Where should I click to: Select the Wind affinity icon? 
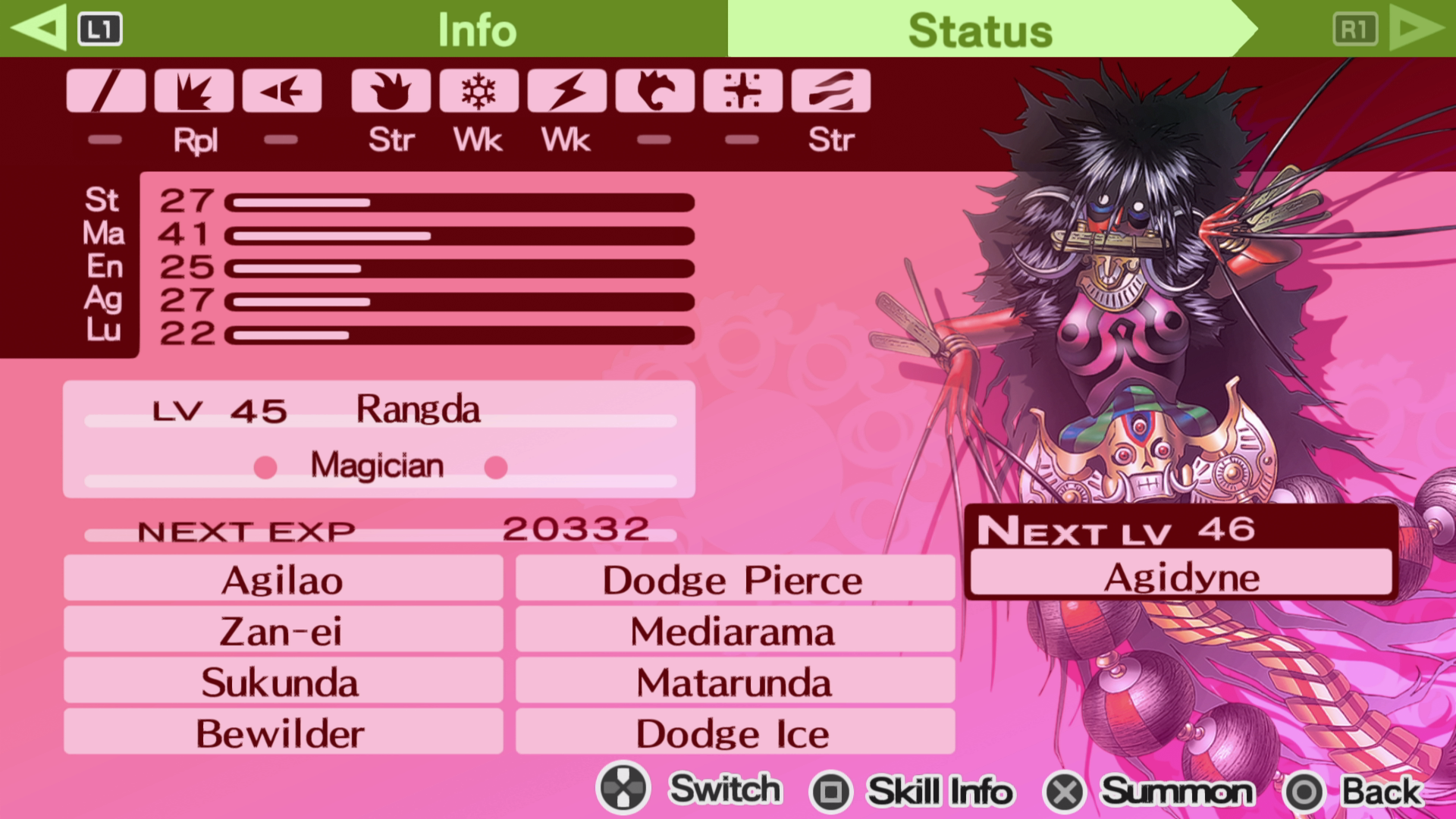[x=654, y=91]
